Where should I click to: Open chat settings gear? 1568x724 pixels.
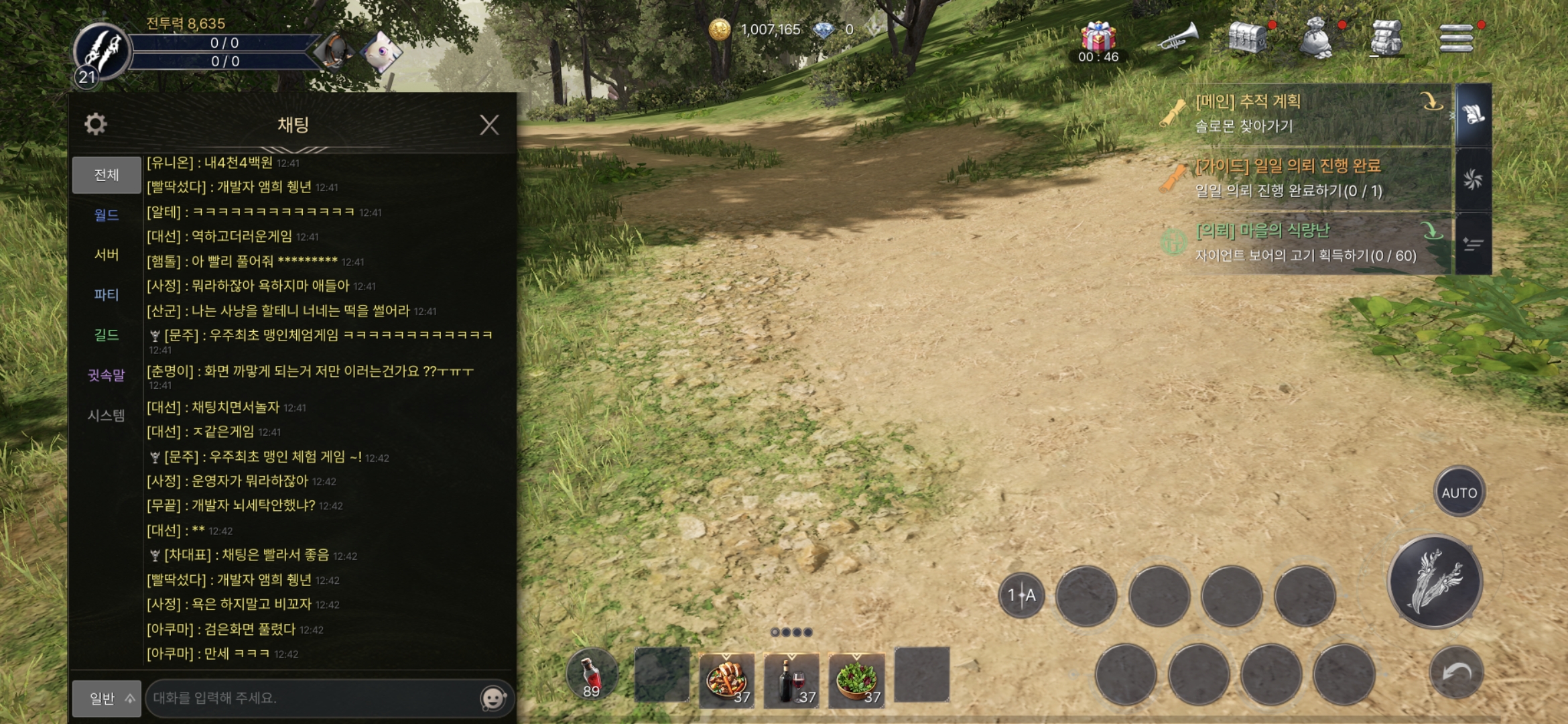coord(95,124)
